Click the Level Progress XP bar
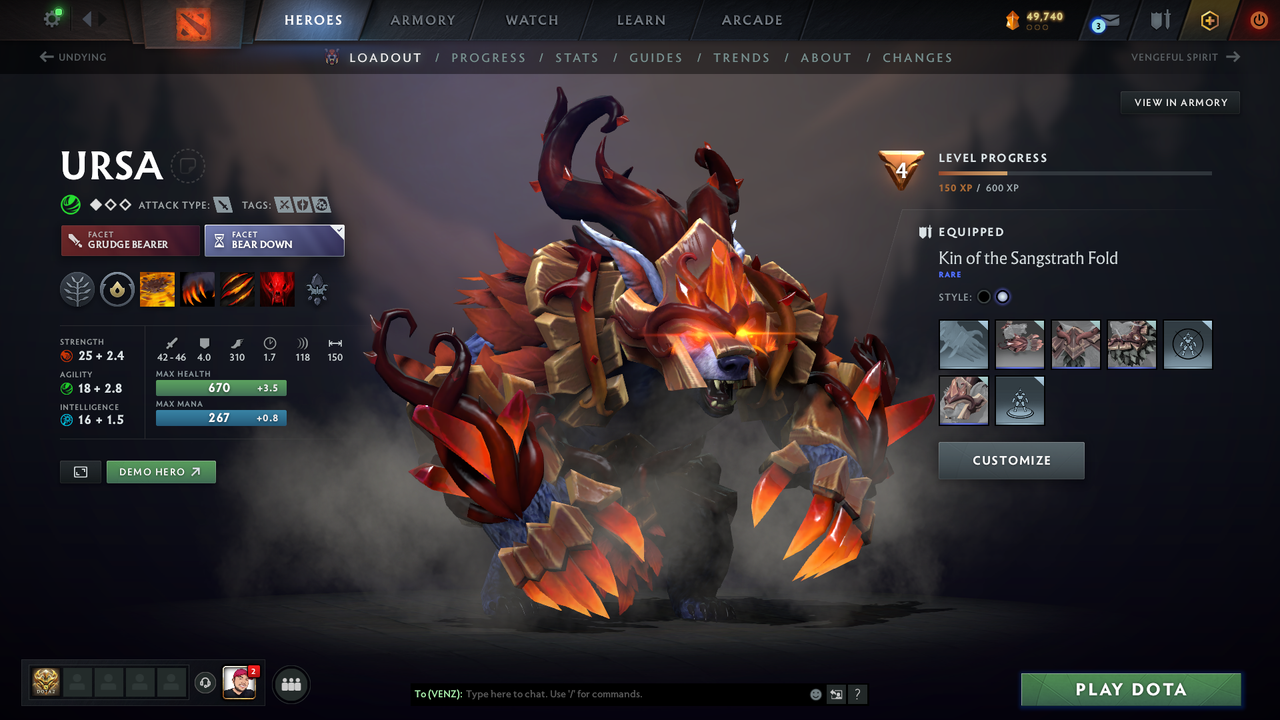Viewport: 1280px width, 720px height. 1075,172
